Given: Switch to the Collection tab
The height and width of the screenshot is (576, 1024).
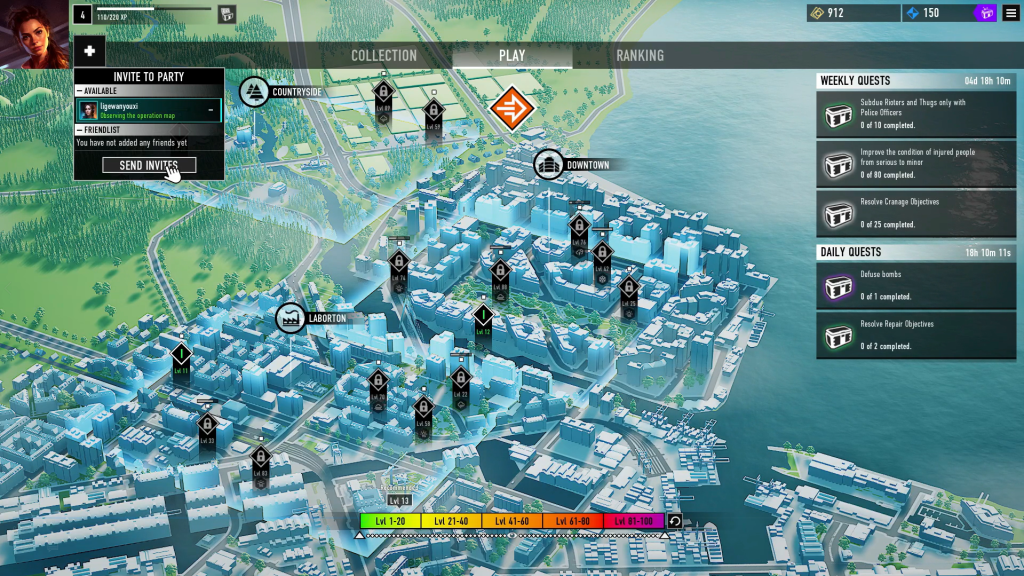Looking at the screenshot, I should coord(384,56).
